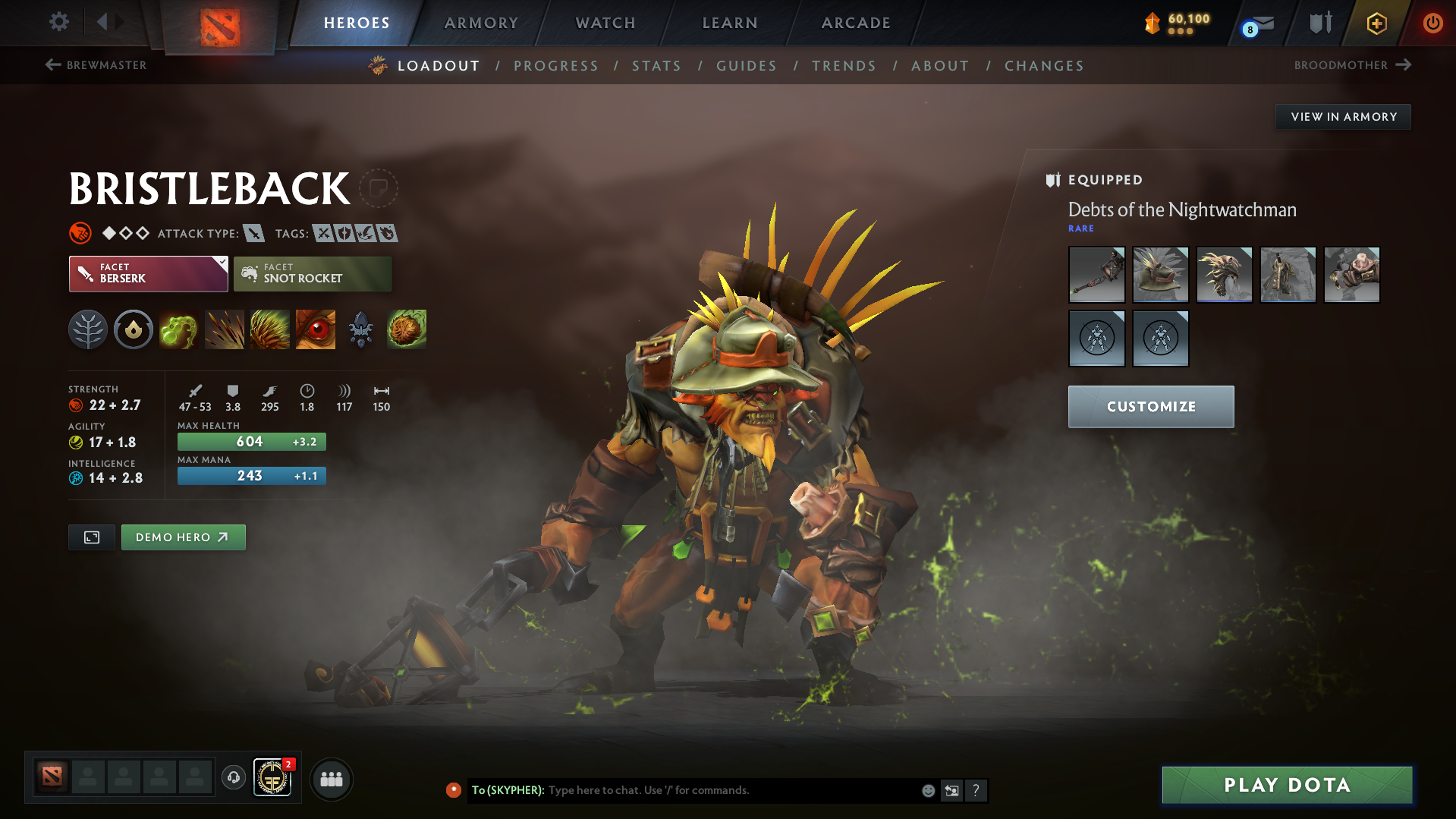Open the Quill Spray ability icon
Viewport: 1456px width, 819px height.
[225, 329]
